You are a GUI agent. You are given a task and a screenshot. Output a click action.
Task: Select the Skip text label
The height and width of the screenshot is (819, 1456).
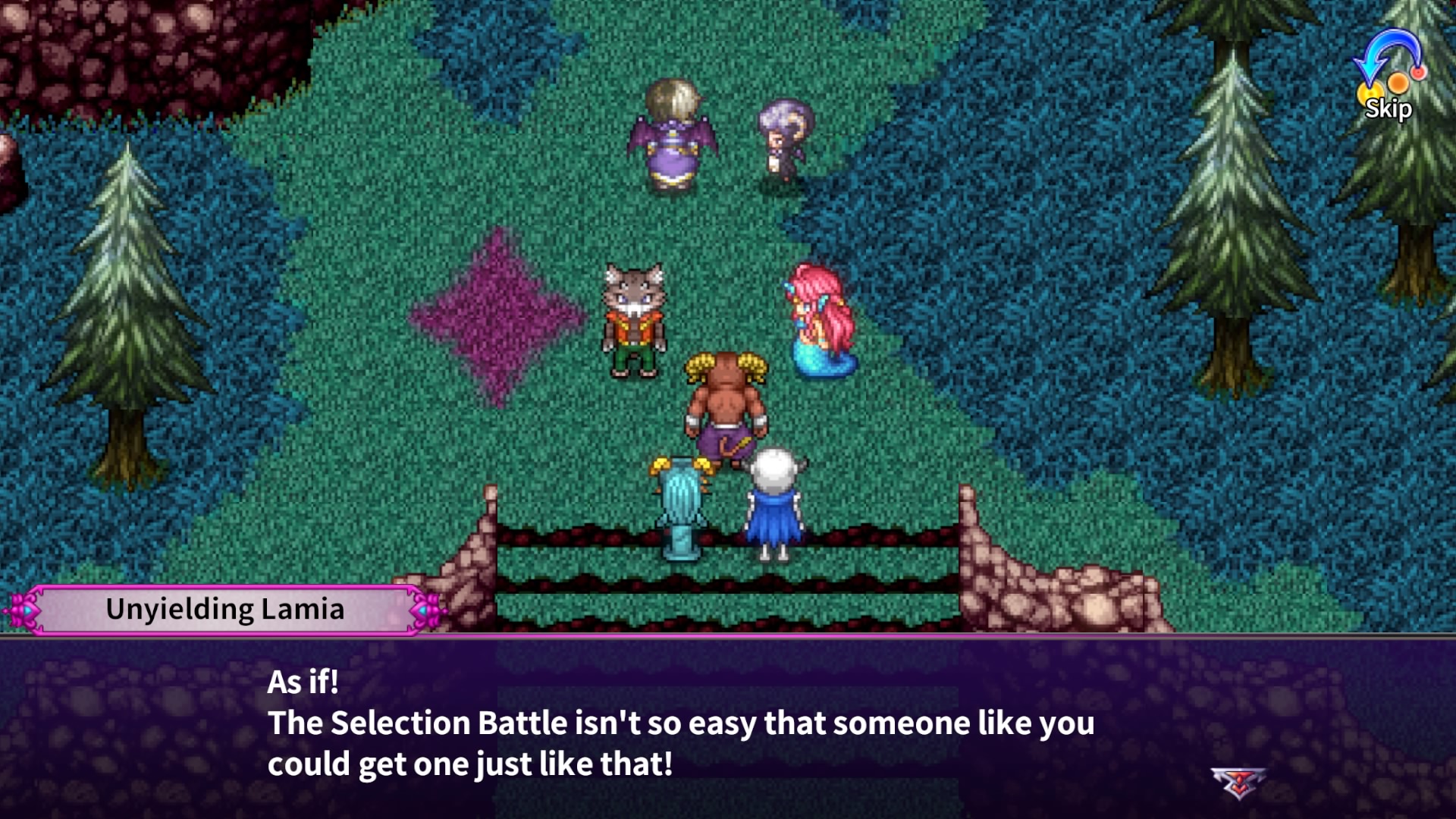point(1389,109)
